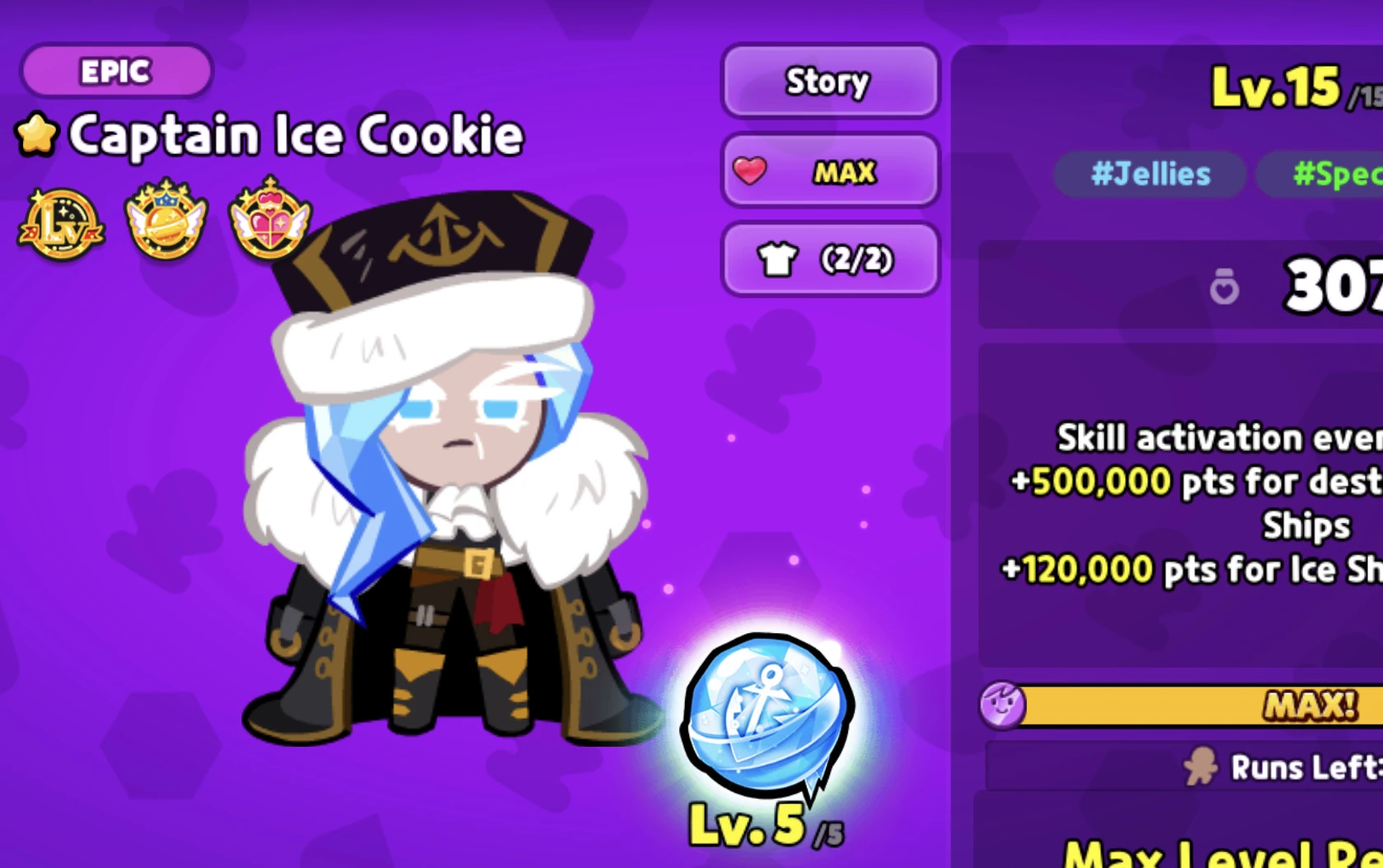This screenshot has height=868, width=1383.
Task: Select the #Spec tag
Action: pyautogui.click(x=1335, y=174)
